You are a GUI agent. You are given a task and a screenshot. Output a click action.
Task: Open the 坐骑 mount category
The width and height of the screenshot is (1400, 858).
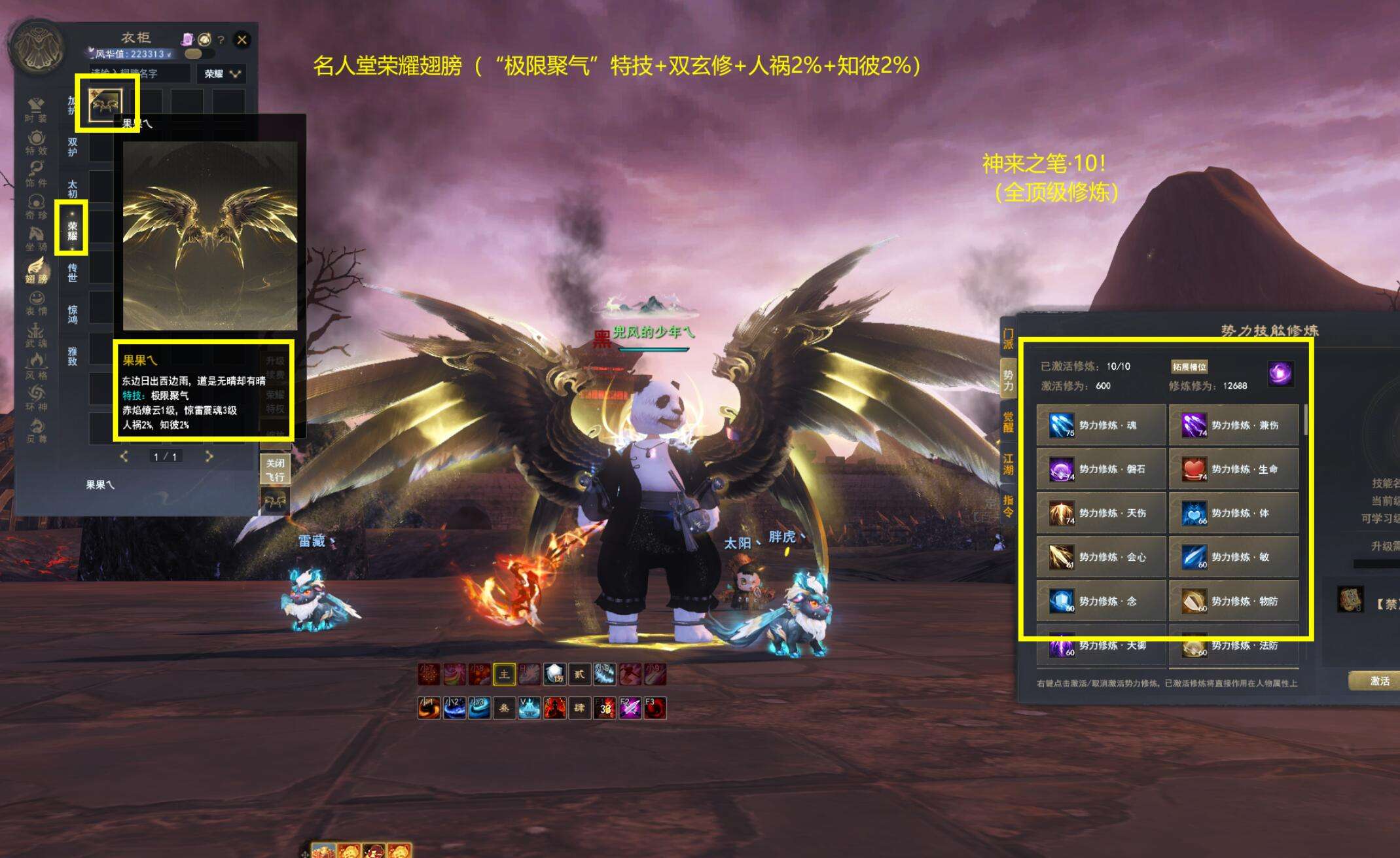[36, 238]
